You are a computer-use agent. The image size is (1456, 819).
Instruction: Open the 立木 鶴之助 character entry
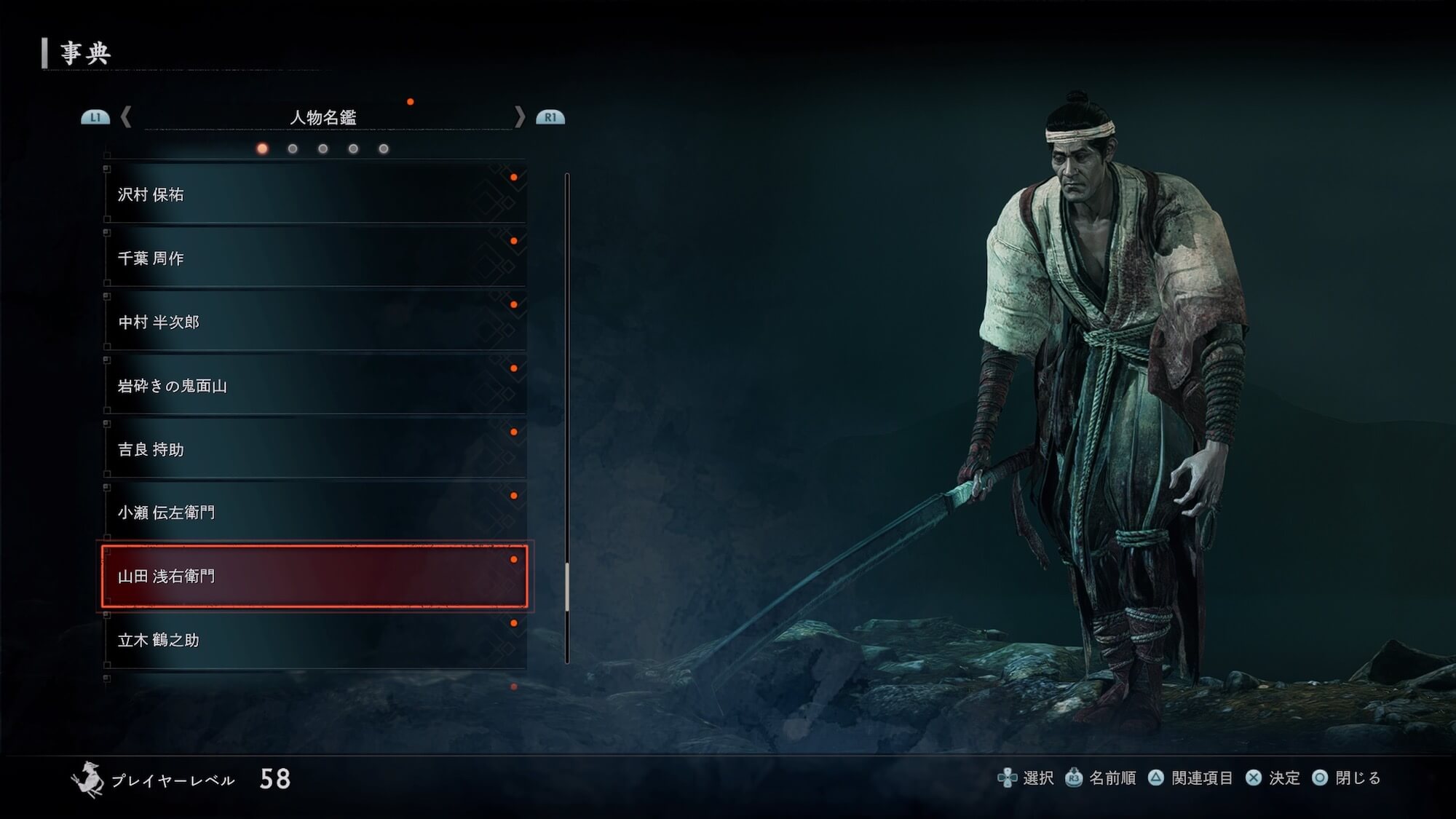(314, 640)
